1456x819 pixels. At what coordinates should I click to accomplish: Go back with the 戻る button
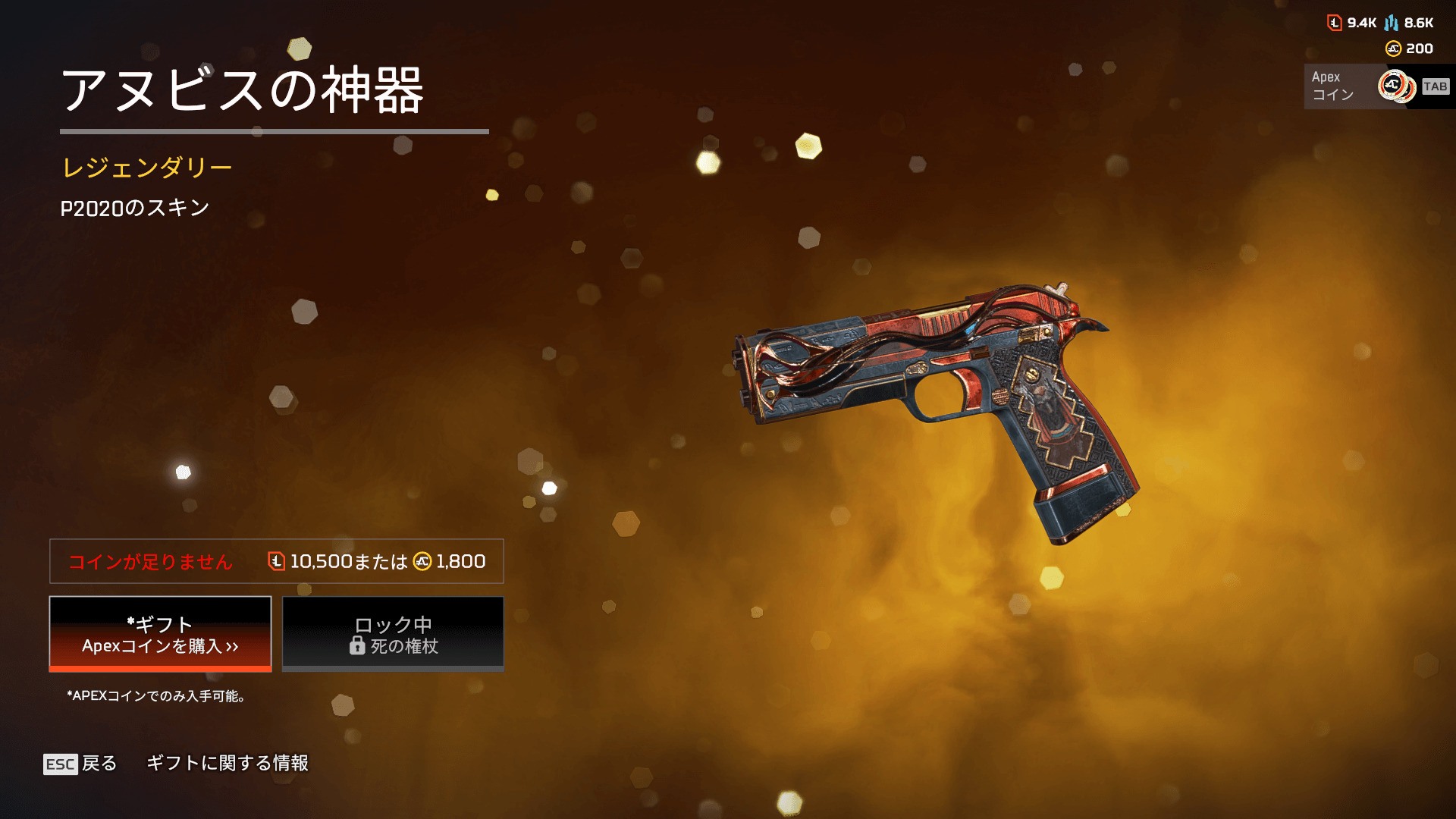tap(80, 764)
